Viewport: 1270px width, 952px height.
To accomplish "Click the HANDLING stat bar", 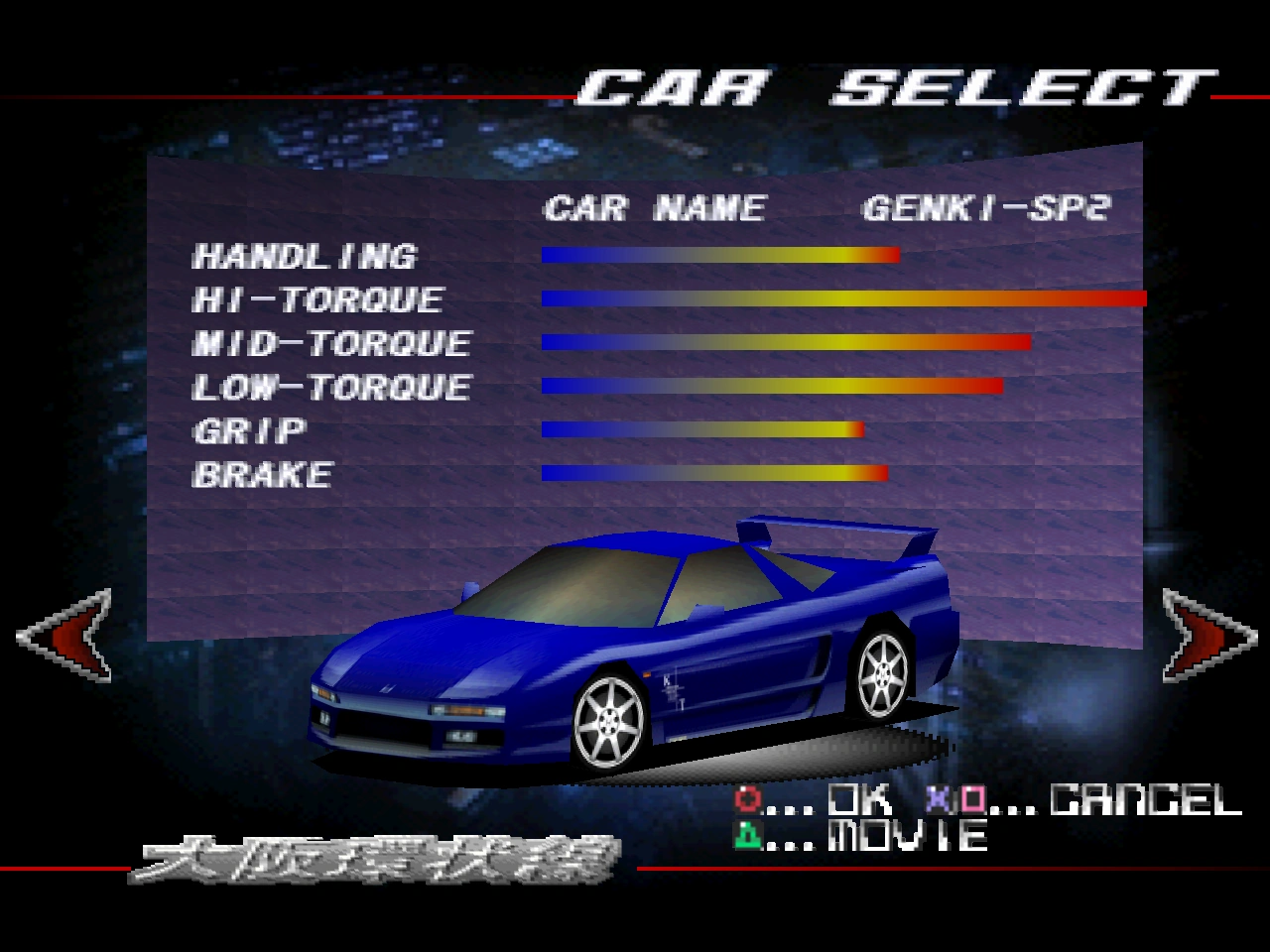I will (x=719, y=255).
